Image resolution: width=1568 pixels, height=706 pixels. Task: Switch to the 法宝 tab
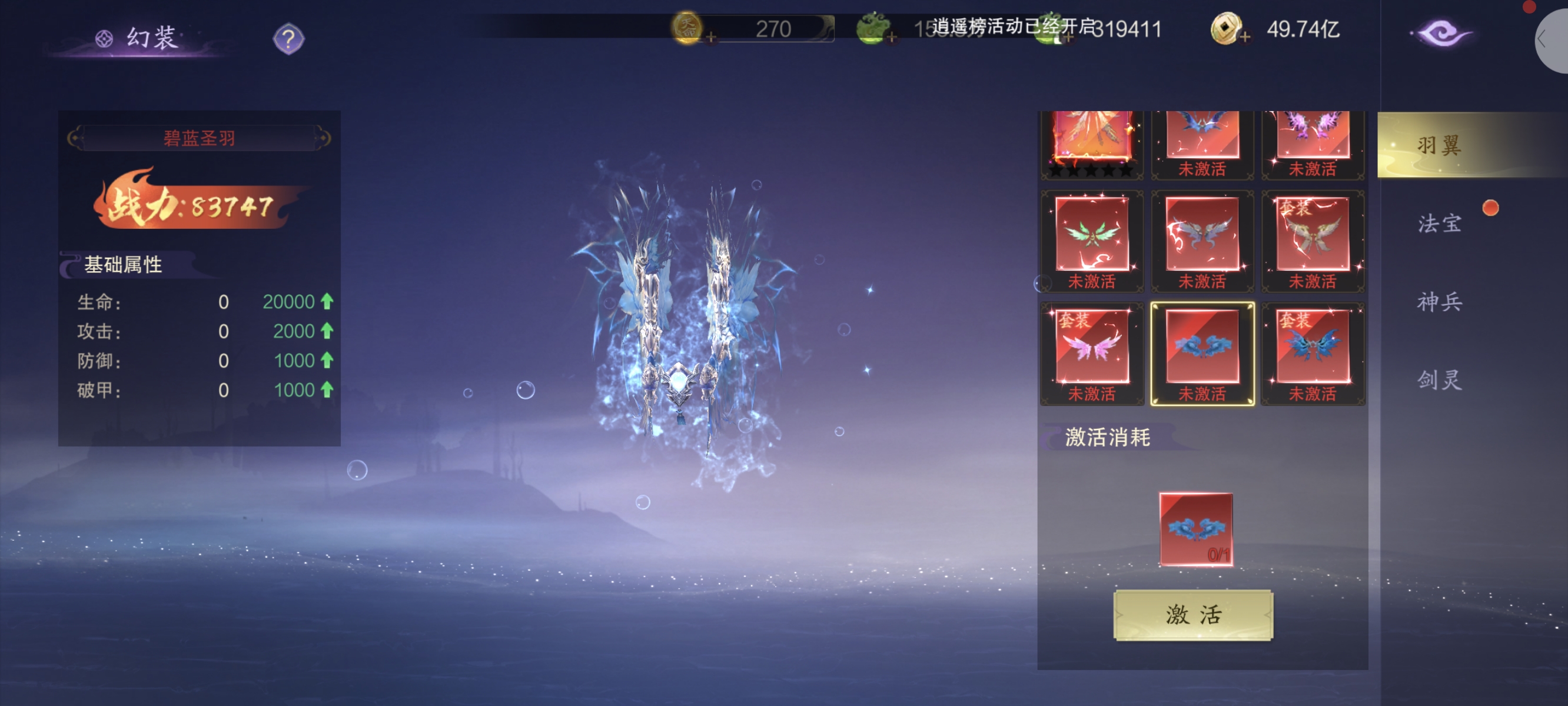1439,224
